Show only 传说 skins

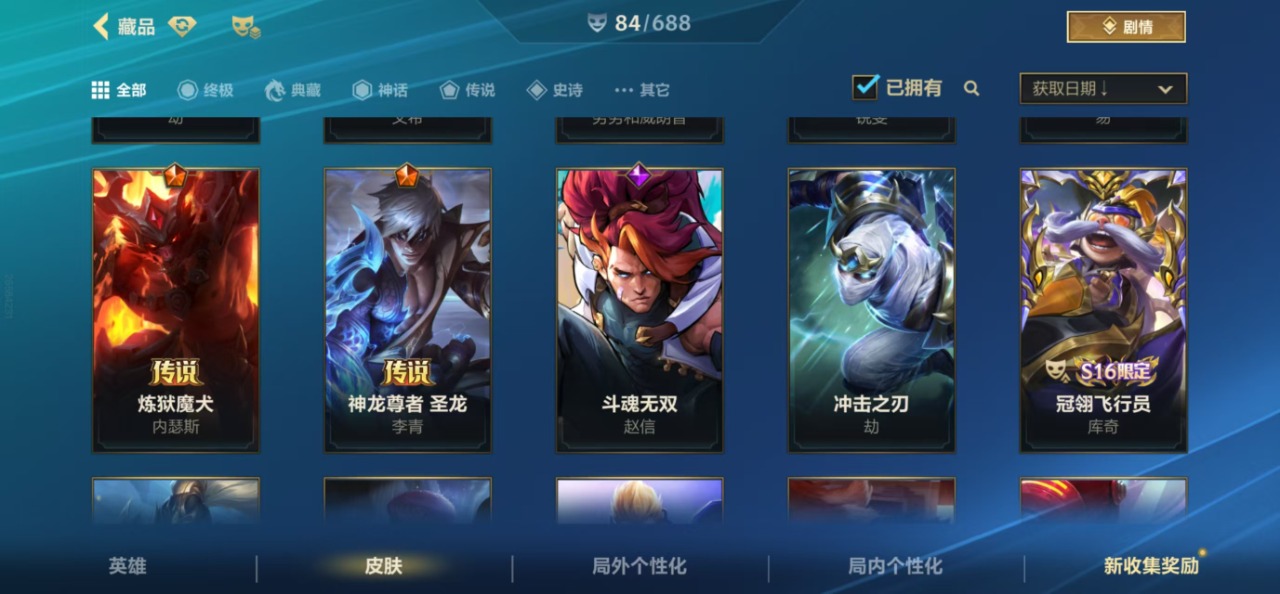pos(467,90)
